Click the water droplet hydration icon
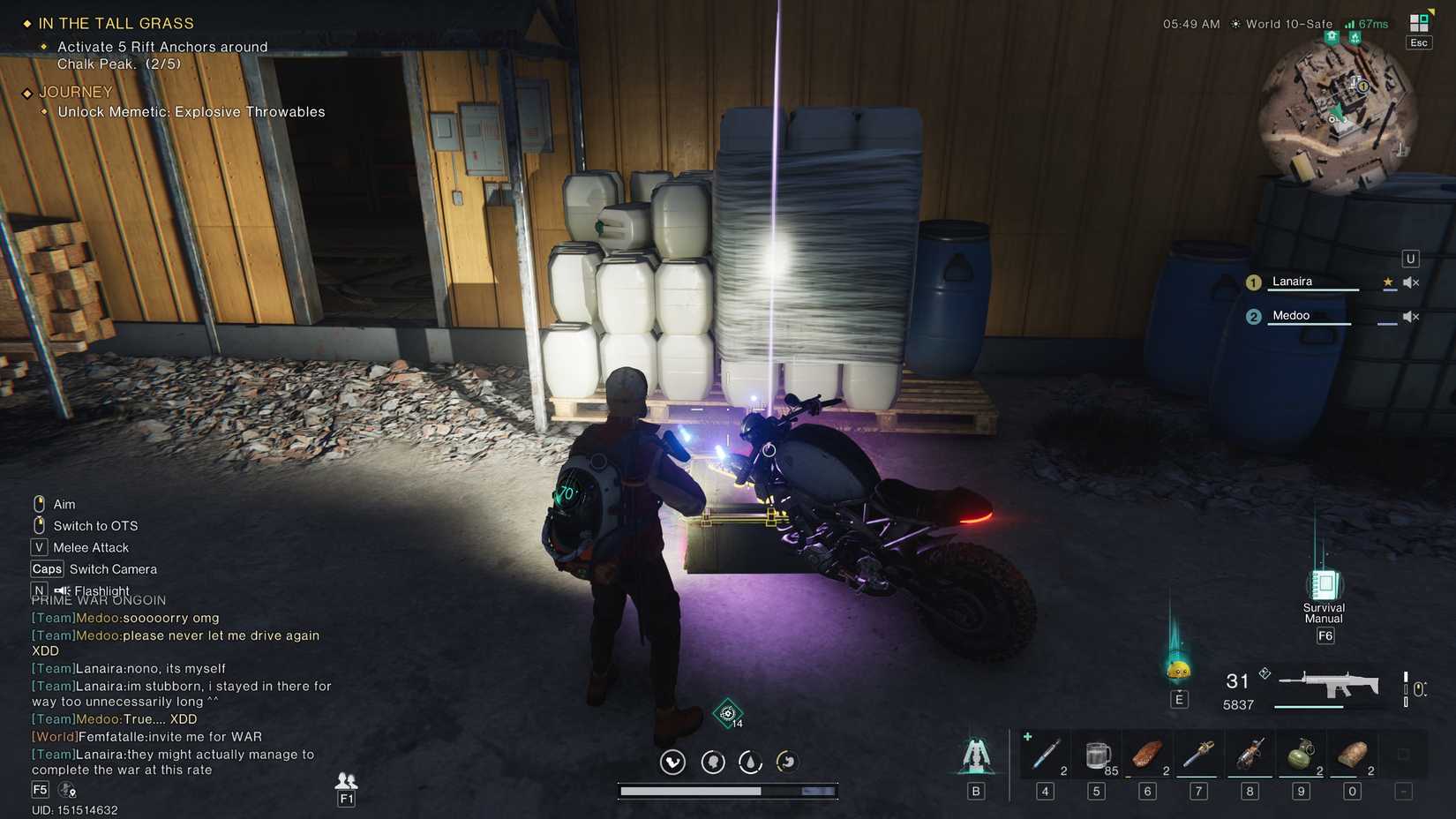 750,761
